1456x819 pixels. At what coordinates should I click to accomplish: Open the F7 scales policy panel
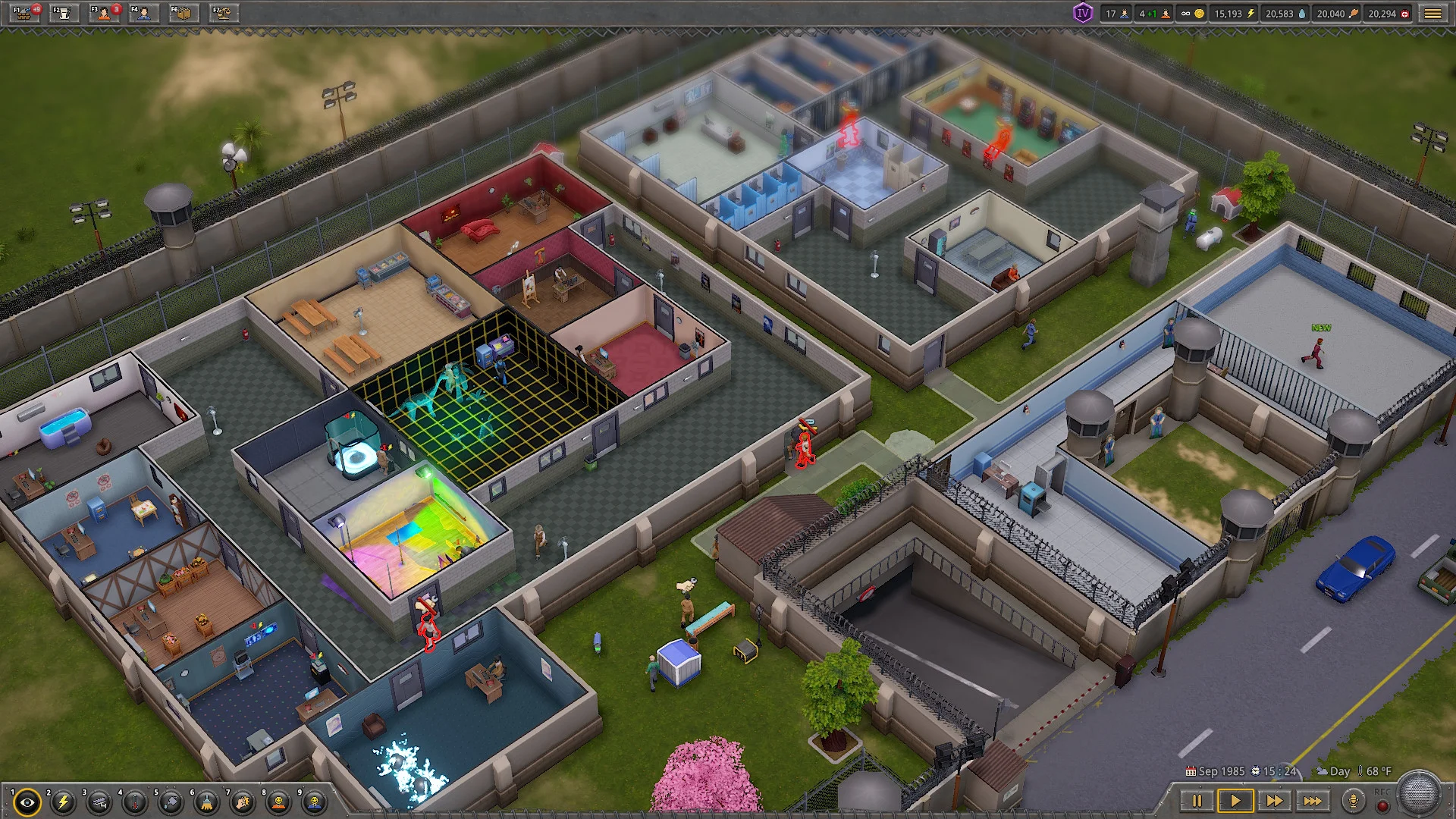[223, 13]
